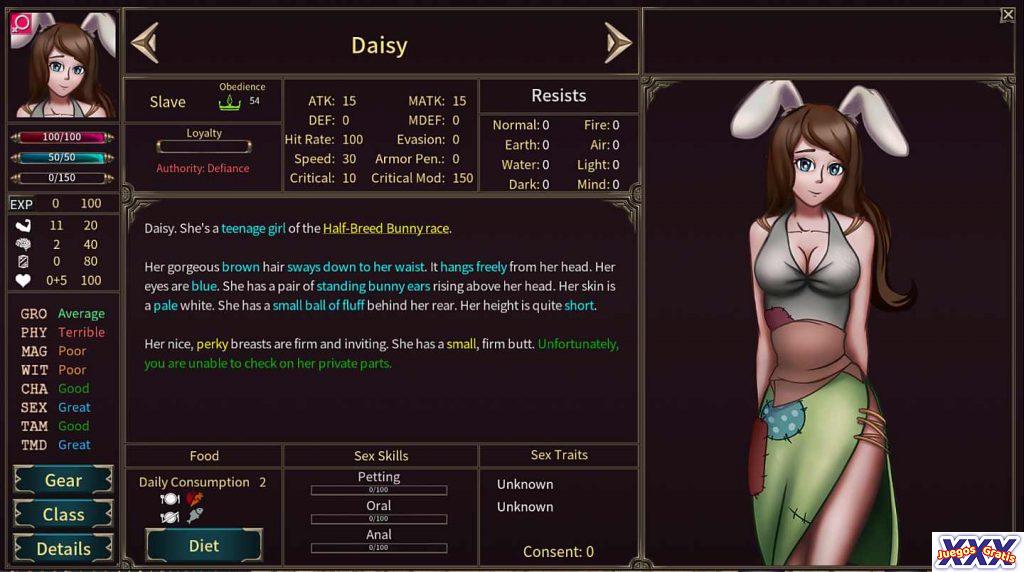The width and height of the screenshot is (1024, 572).
Task: Go to previous character with left arrow
Action: (x=145, y=43)
